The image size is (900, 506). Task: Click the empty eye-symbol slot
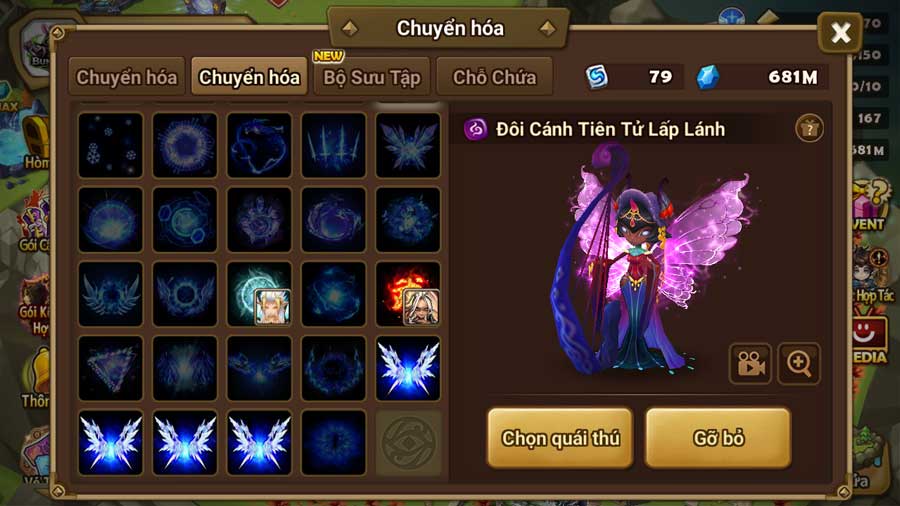(407, 442)
